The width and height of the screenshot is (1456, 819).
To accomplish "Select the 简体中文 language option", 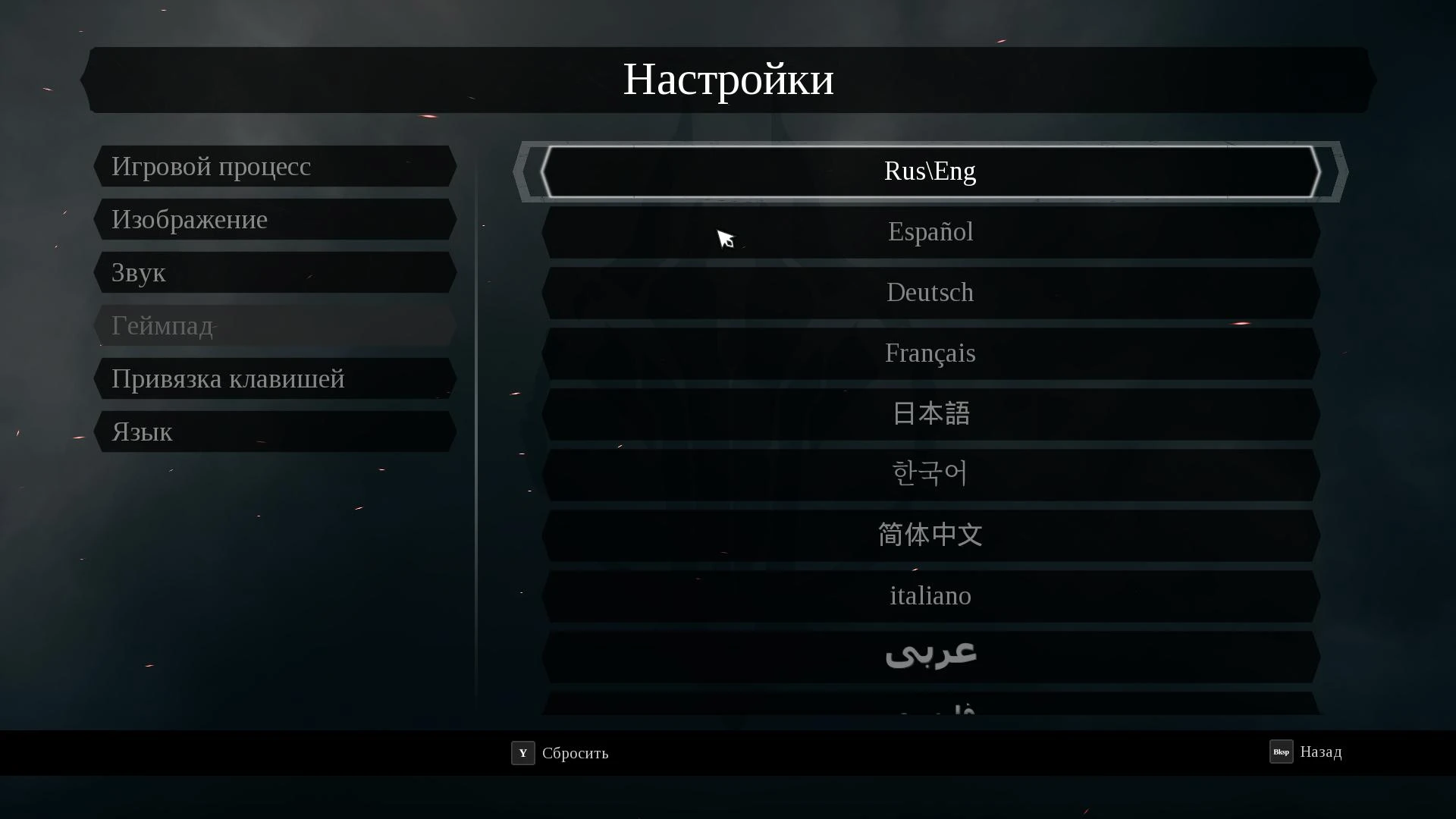I will pyautogui.click(x=930, y=535).
